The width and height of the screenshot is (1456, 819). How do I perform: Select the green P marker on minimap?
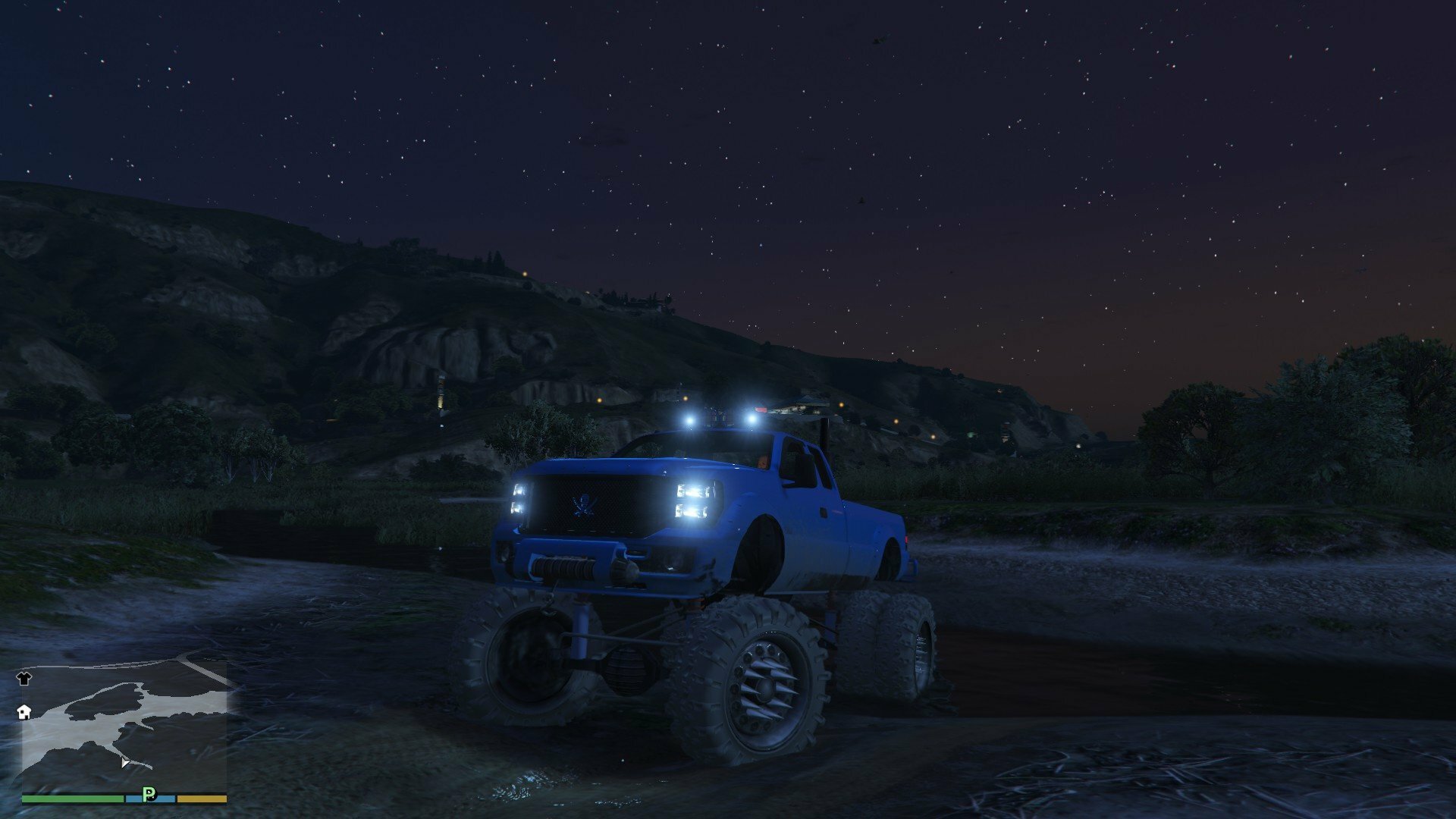pyautogui.click(x=149, y=794)
